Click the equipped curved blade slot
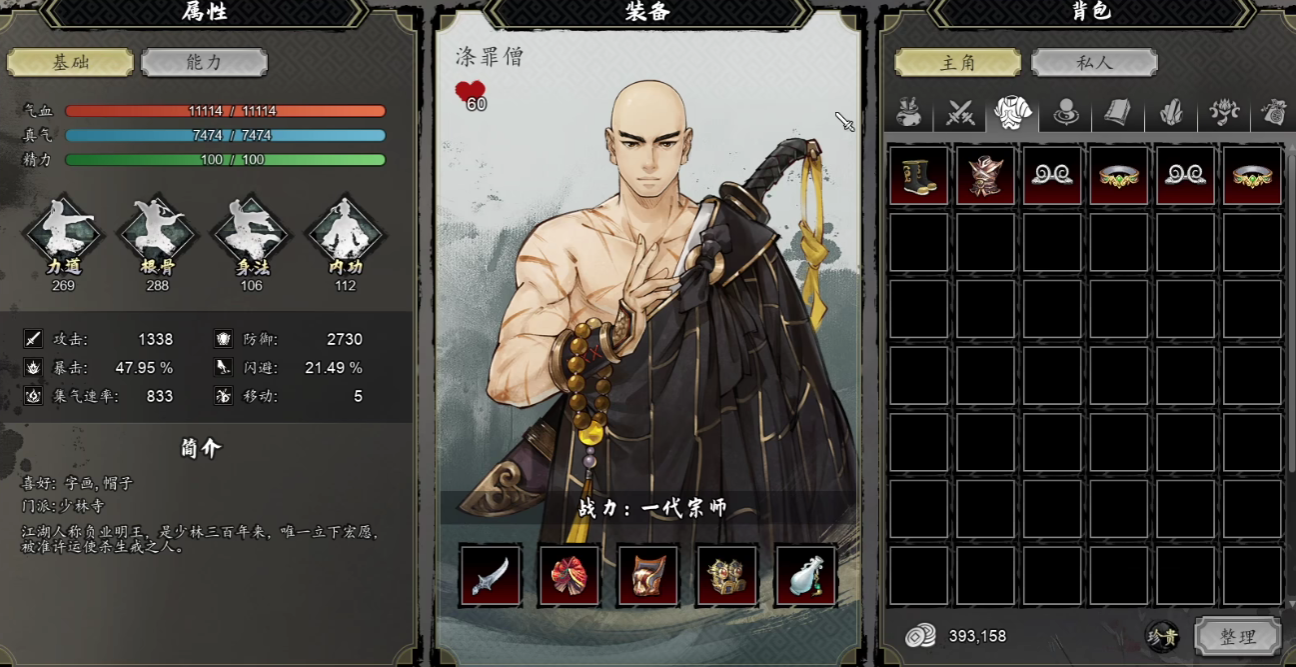 [490, 575]
